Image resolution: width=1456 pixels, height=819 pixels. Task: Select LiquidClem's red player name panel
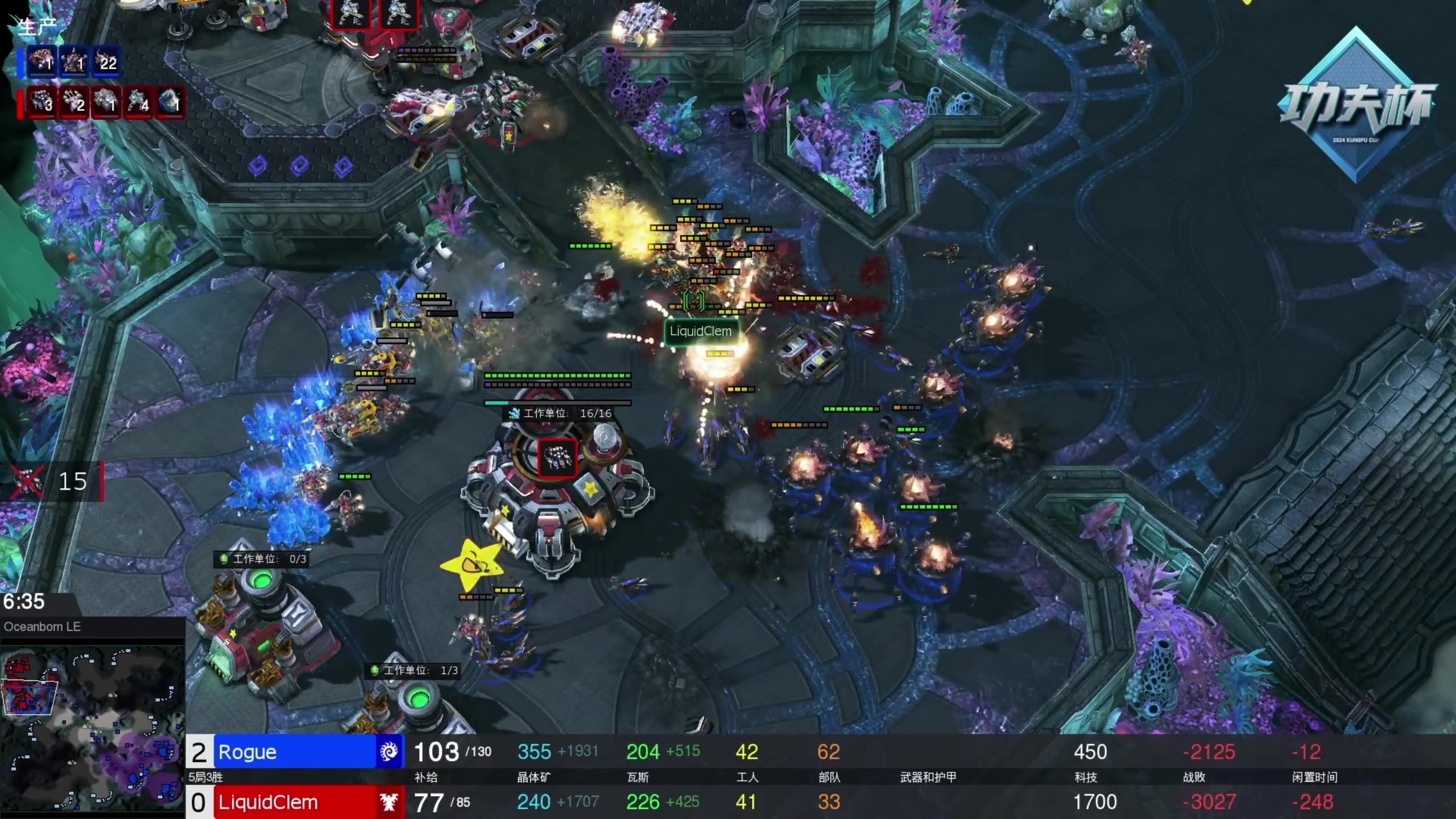click(x=295, y=802)
